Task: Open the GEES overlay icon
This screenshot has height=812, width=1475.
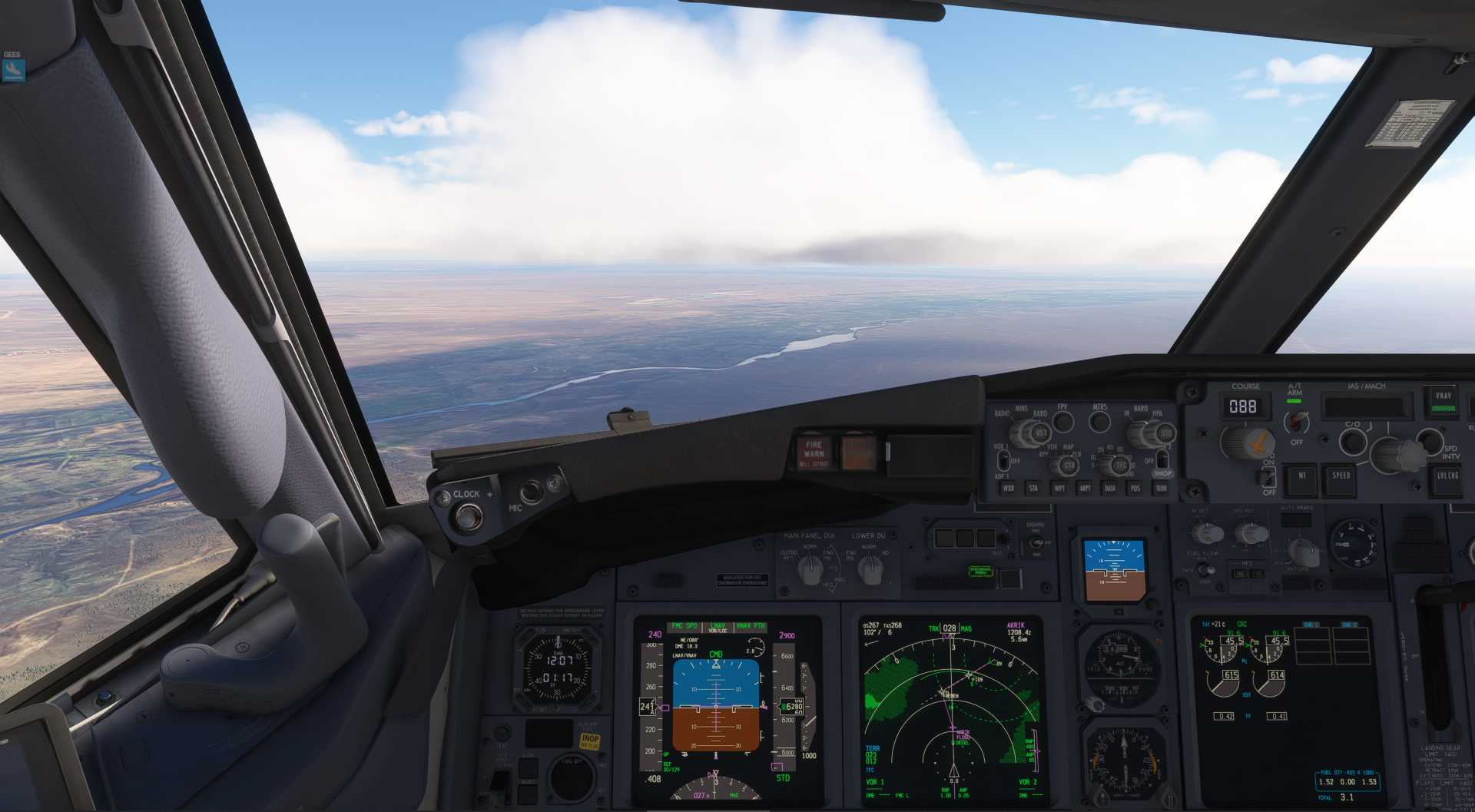Action: (13, 70)
